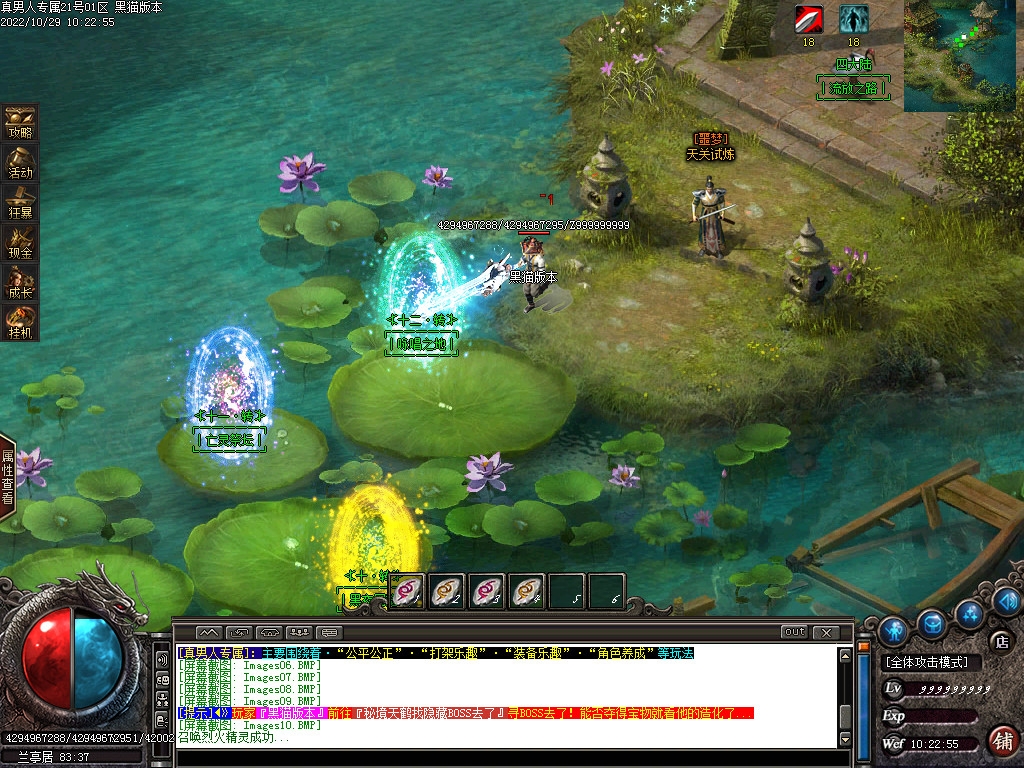The width and height of the screenshot is (1024, 768).
Task: Open the red 铺 store button
Action: [1001, 741]
